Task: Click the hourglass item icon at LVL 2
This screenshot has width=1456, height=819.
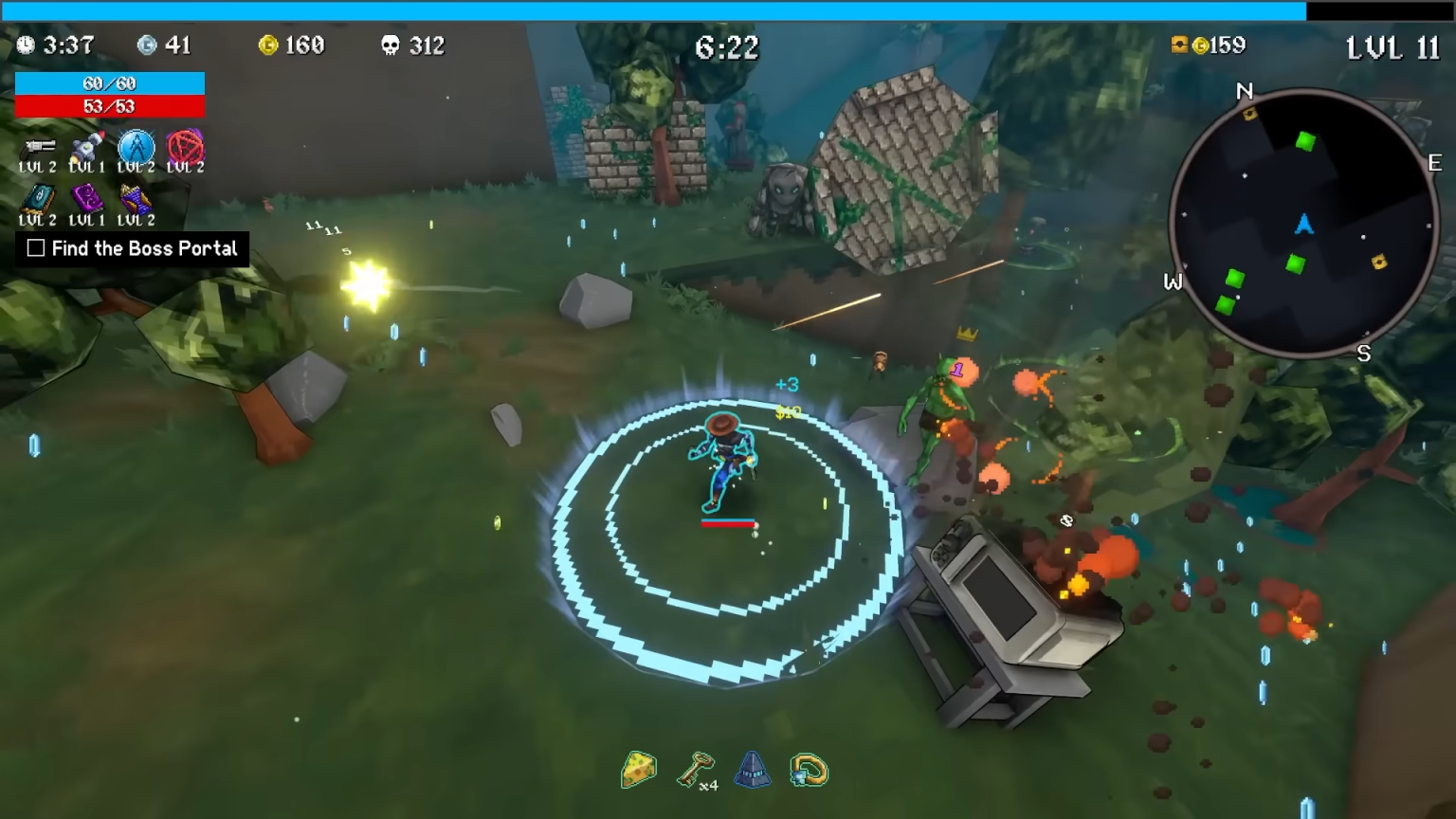Action: (136, 200)
